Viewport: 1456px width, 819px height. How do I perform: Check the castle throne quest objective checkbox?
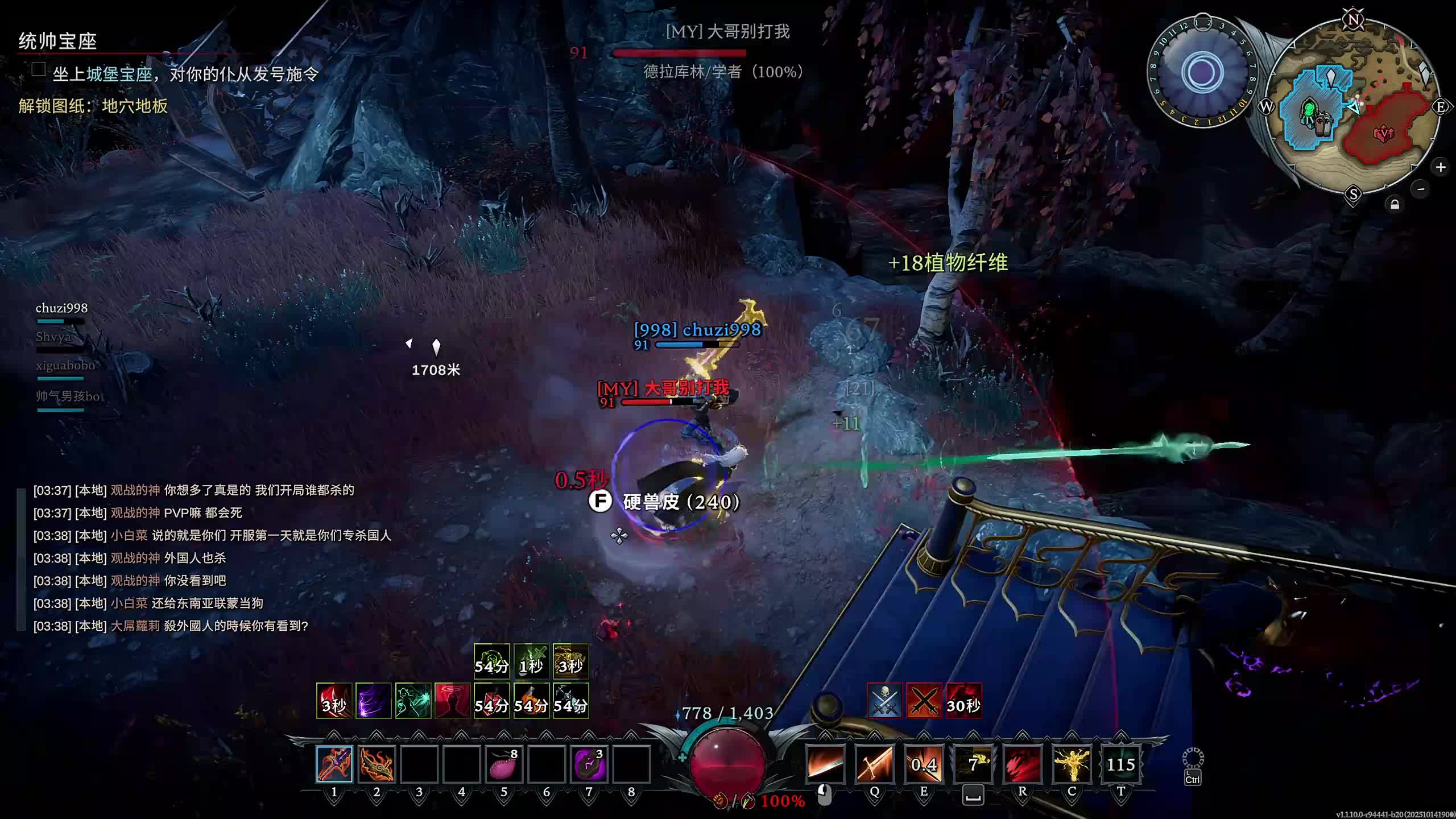(39, 69)
